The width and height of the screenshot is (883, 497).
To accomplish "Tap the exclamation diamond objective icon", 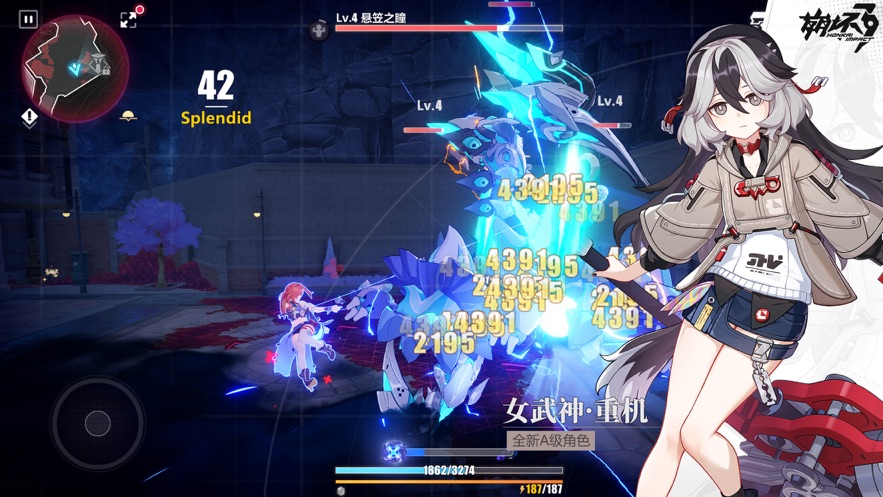I will point(30,118).
